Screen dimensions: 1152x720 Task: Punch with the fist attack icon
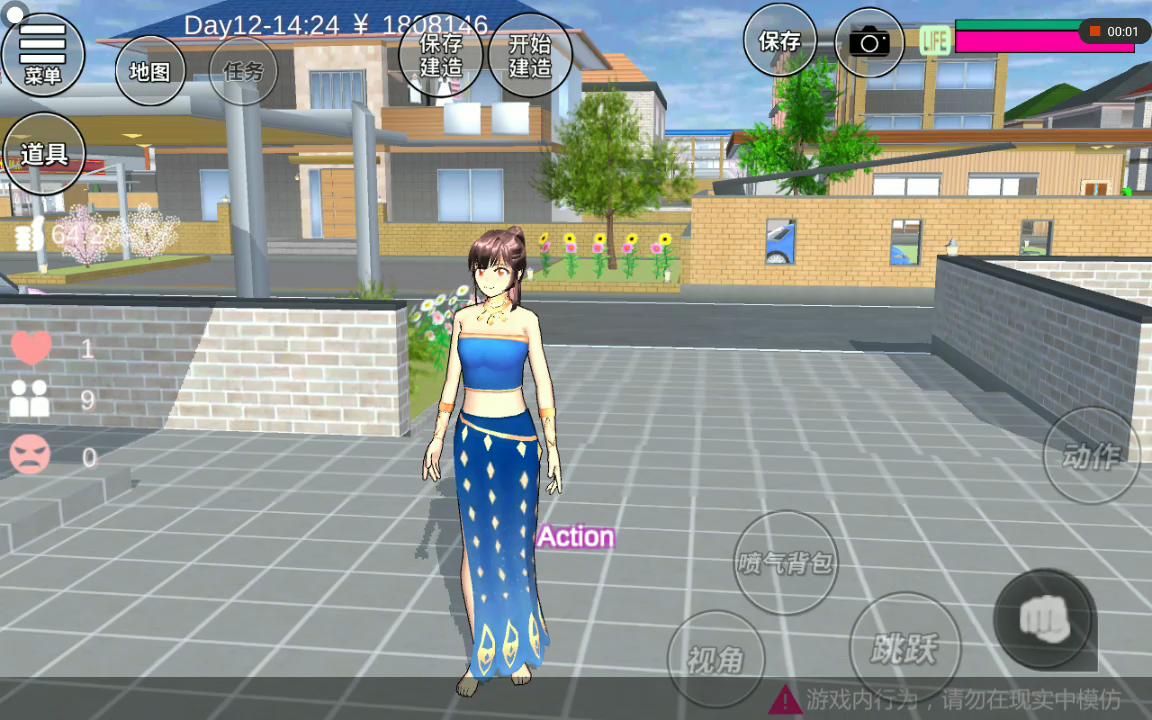tap(1044, 619)
